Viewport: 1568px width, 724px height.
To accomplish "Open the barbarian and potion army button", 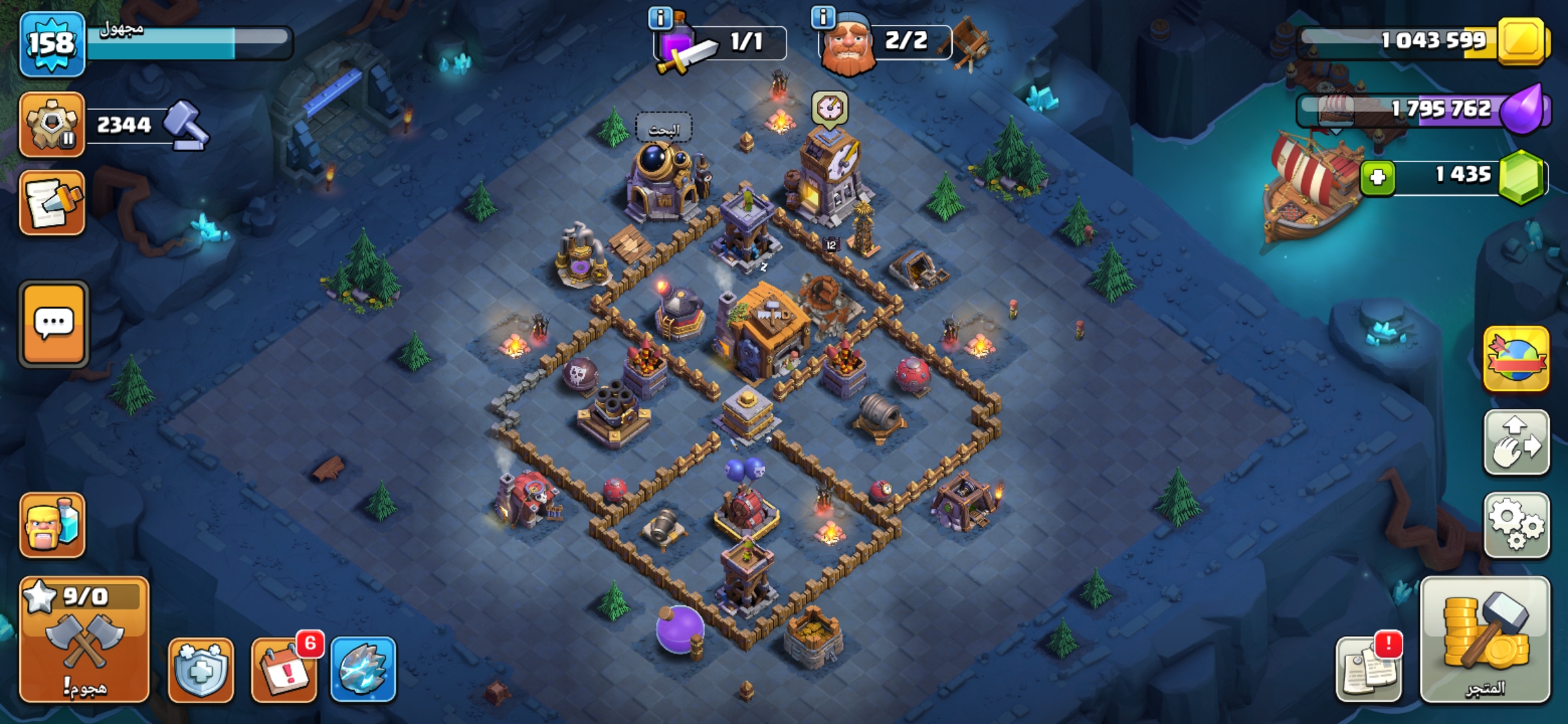I will pyautogui.click(x=52, y=525).
